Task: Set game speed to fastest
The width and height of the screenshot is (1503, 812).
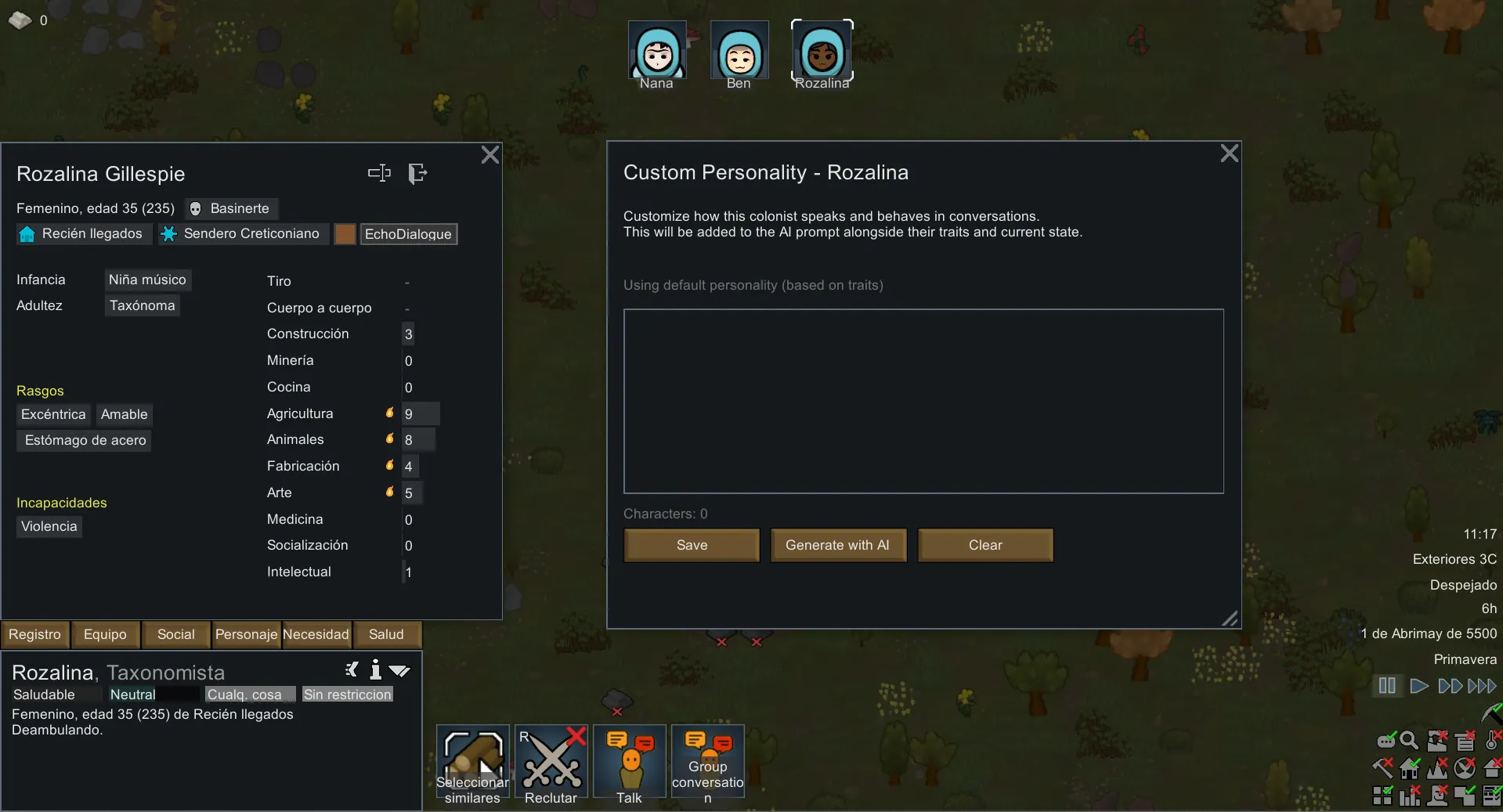Action: tap(1482, 686)
